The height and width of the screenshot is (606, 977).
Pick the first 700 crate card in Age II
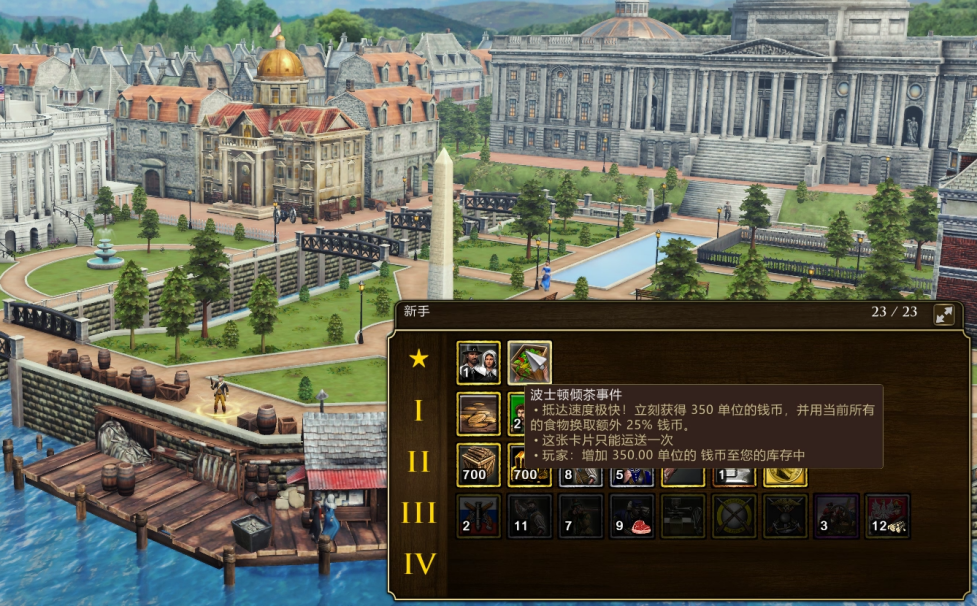coord(478,465)
